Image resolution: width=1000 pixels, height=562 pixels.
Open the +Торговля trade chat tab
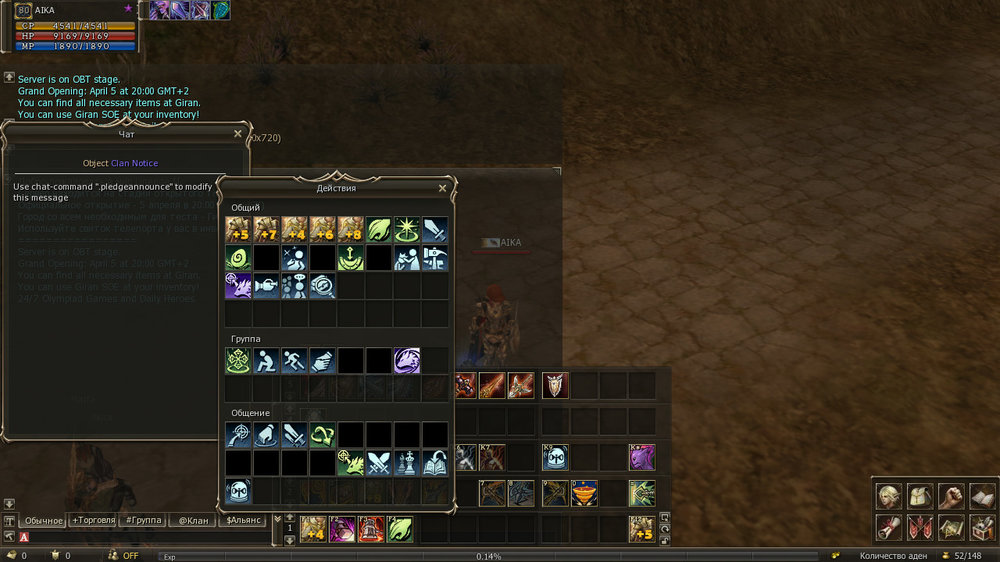coord(92,520)
